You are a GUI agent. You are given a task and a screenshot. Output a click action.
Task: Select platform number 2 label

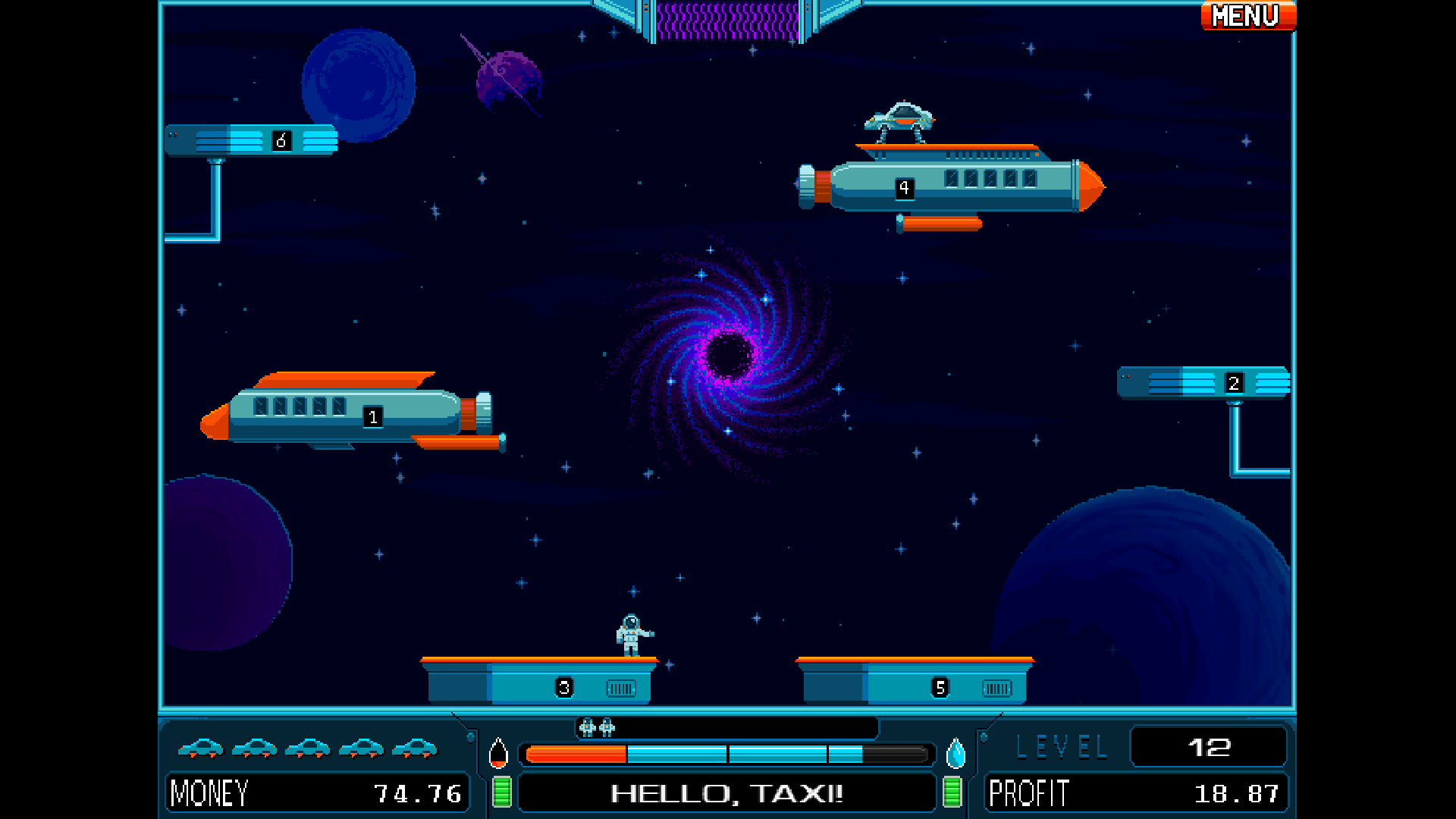1233,383
